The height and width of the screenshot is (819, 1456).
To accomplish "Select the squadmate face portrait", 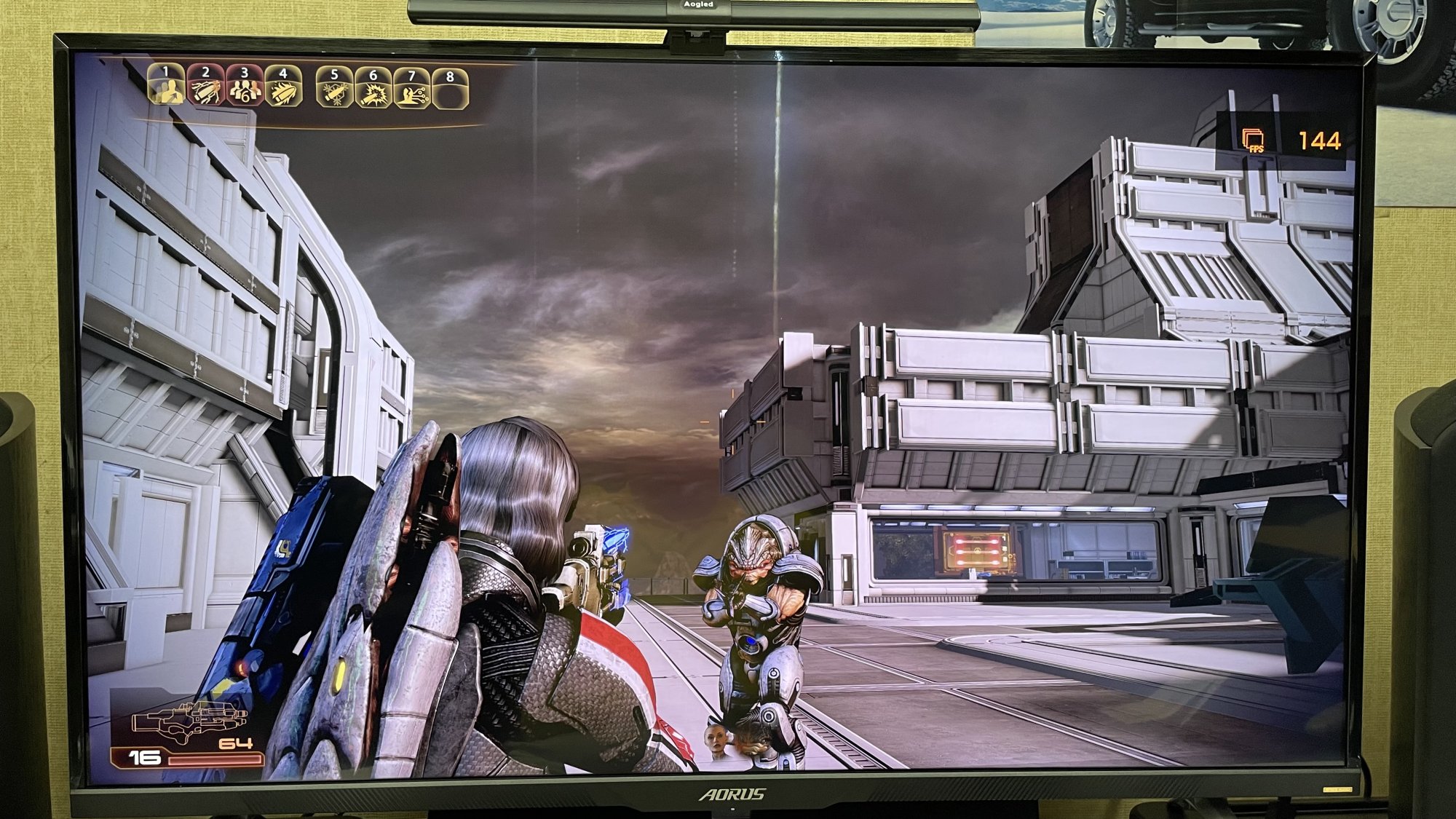I will click(x=718, y=743).
